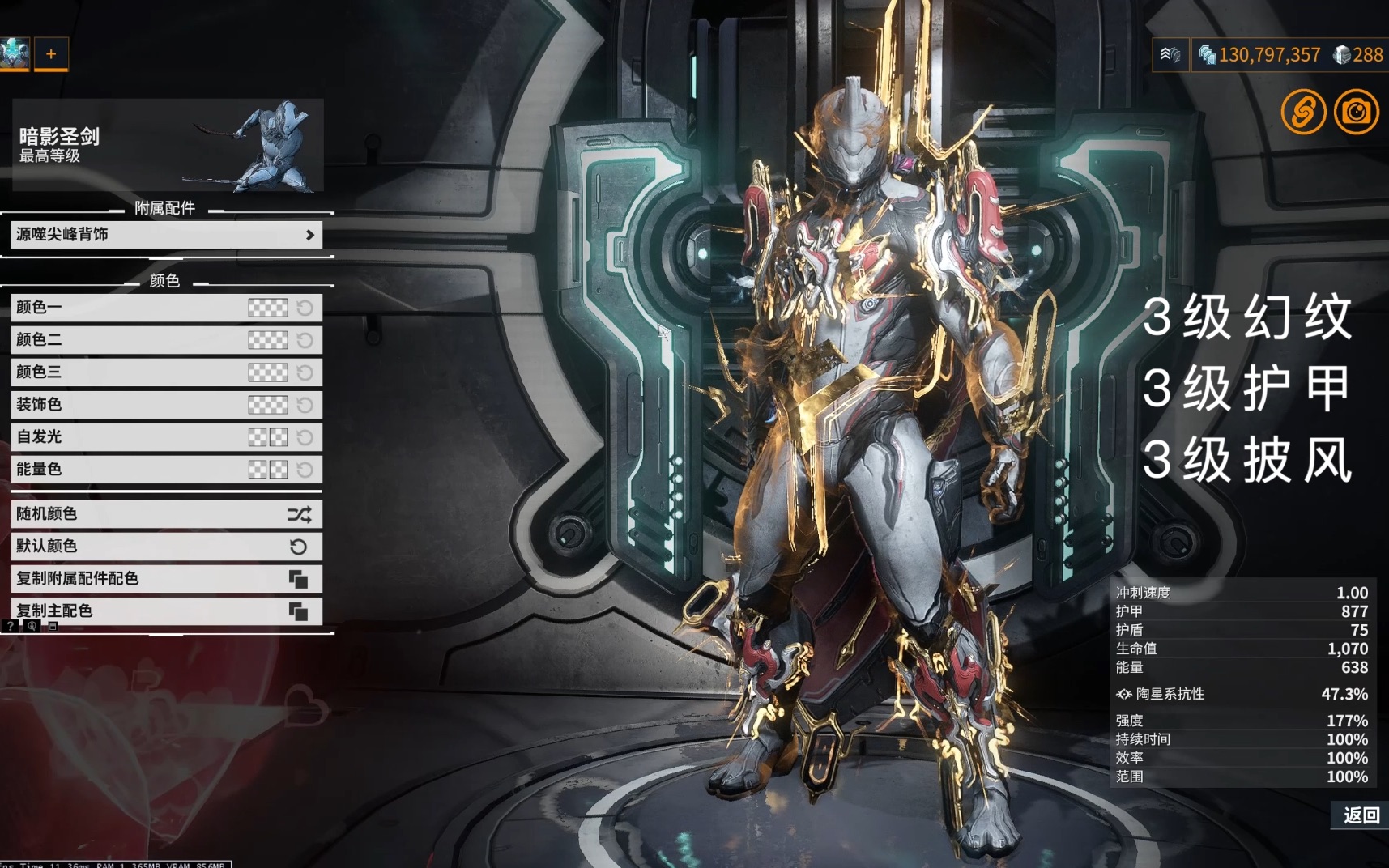This screenshot has height=868, width=1389.
Task: Set the 能量色 energy color
Action: (x=267, y=470)
